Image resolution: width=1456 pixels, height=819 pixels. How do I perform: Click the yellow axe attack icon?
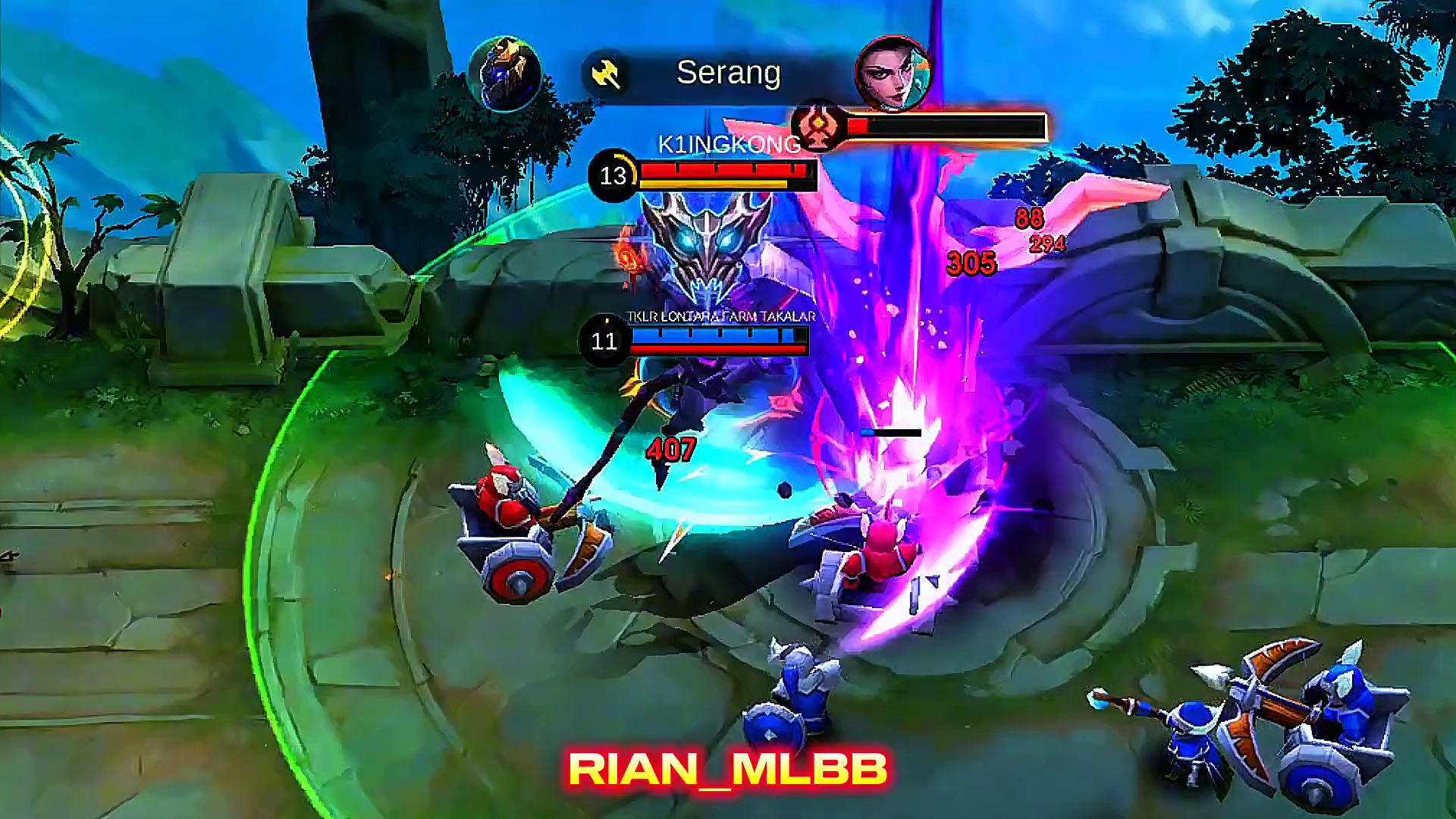tap(606, 74)
